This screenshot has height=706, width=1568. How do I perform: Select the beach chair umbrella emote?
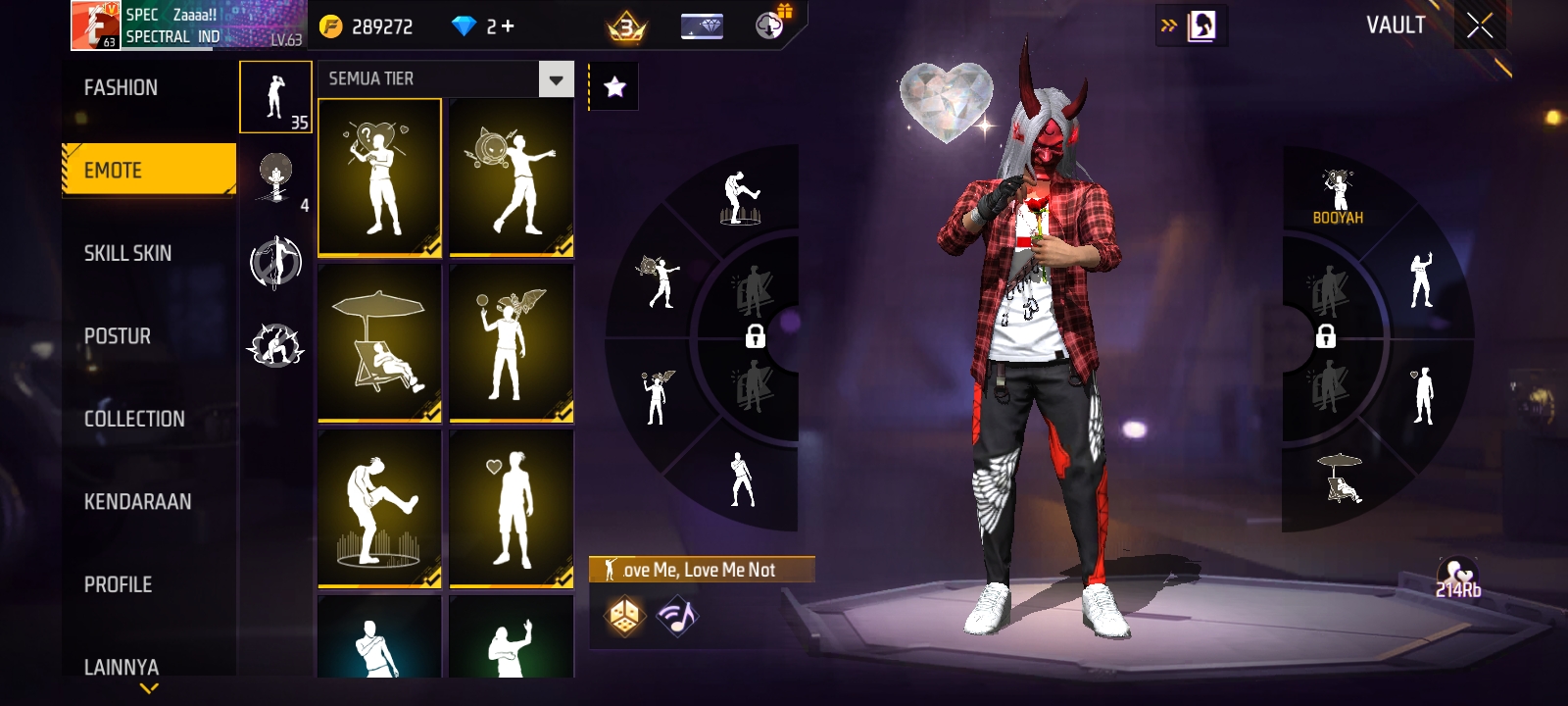coord(379,342)
